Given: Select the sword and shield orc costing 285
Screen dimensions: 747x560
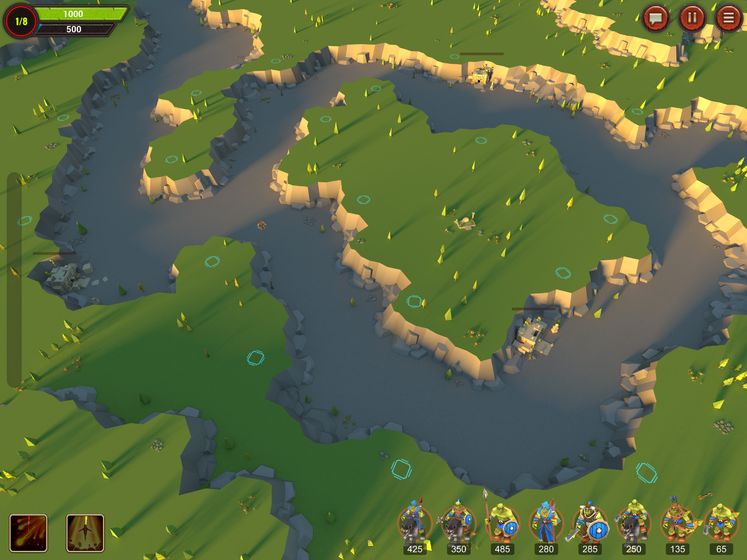Looking at the screenshot, I should 590,524.
